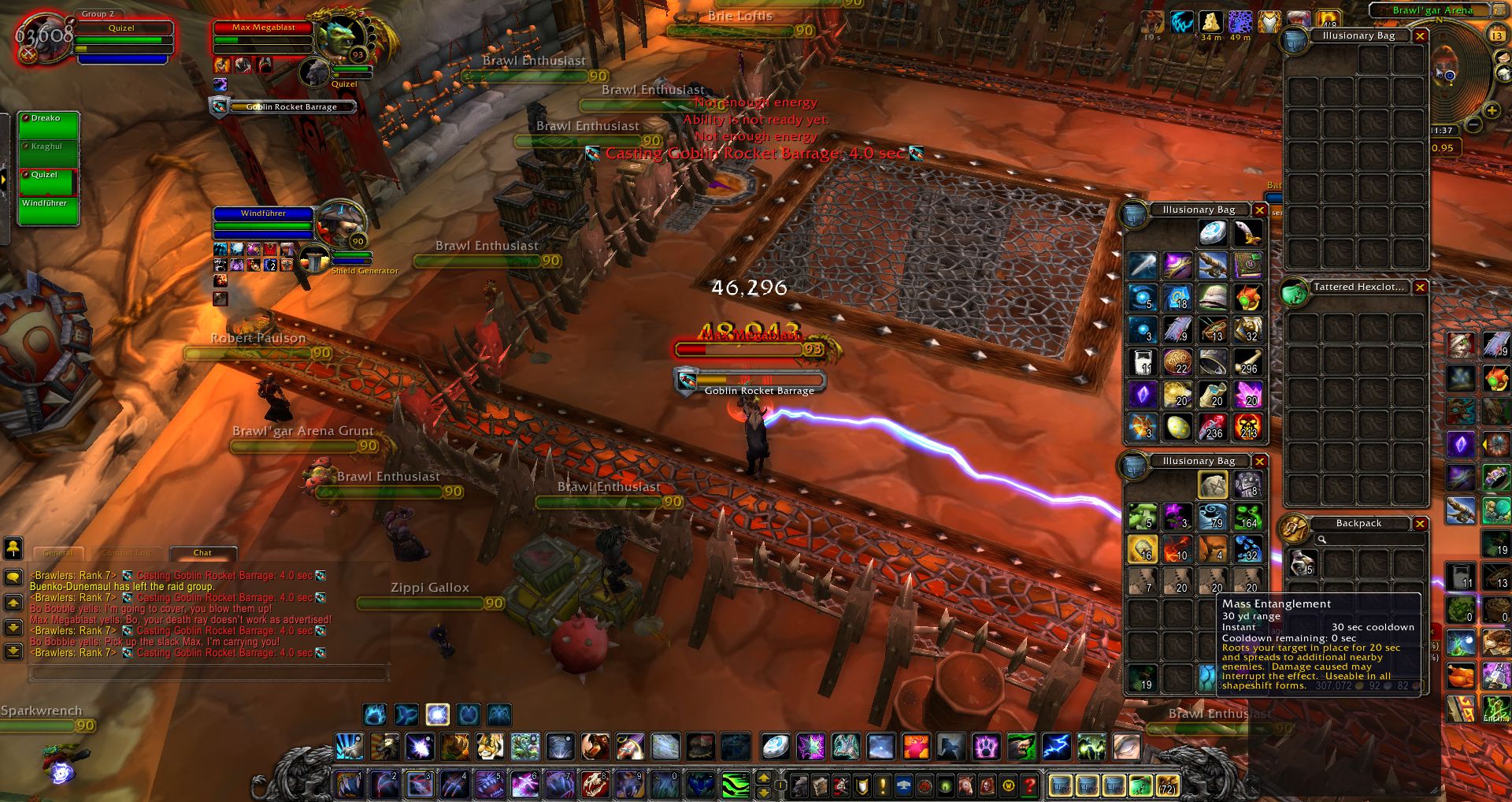
Task: Open the green Adventure Guide eye icon
Action: point(945,784)
